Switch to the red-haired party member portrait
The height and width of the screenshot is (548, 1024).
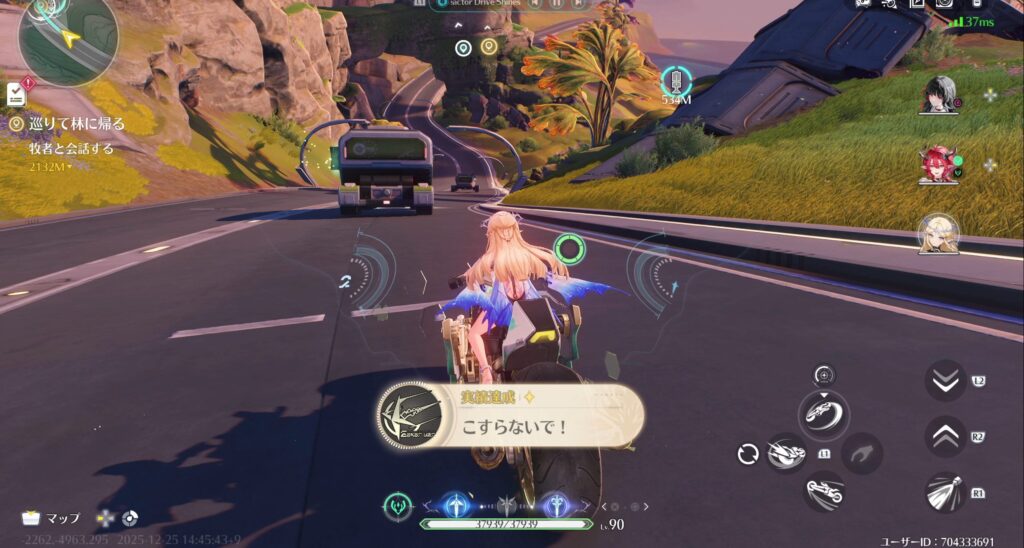click(x=940, y=165)
